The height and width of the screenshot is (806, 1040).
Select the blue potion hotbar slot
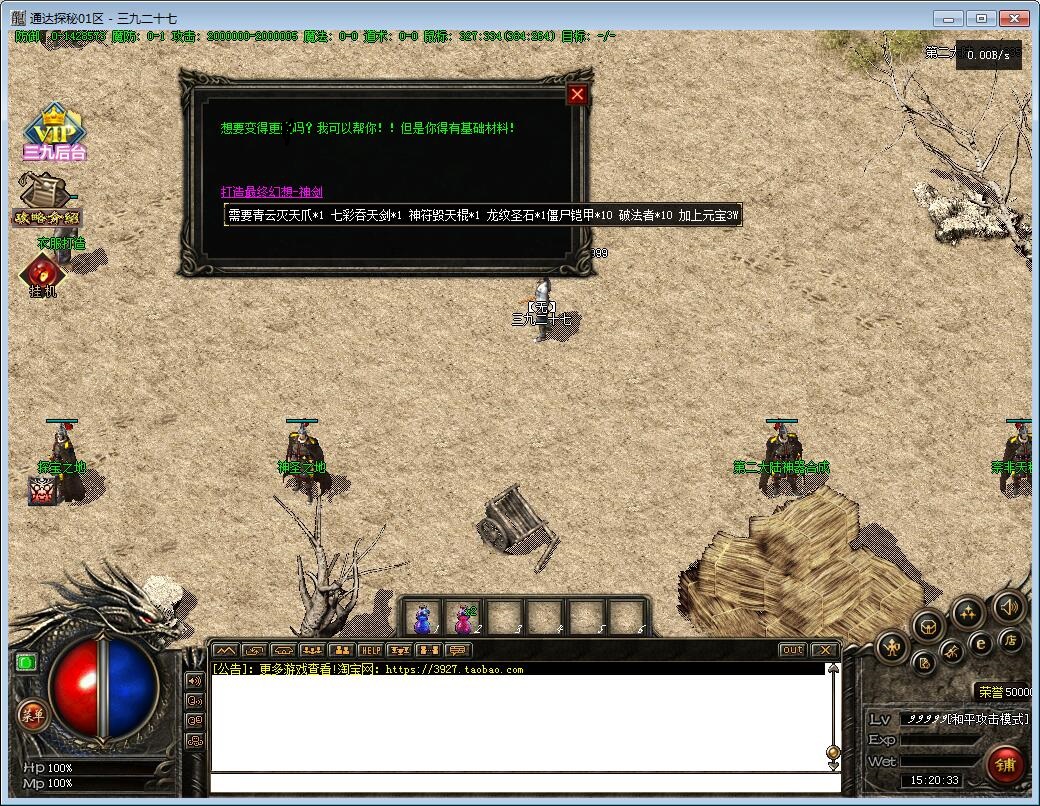(x=423, y=619)
